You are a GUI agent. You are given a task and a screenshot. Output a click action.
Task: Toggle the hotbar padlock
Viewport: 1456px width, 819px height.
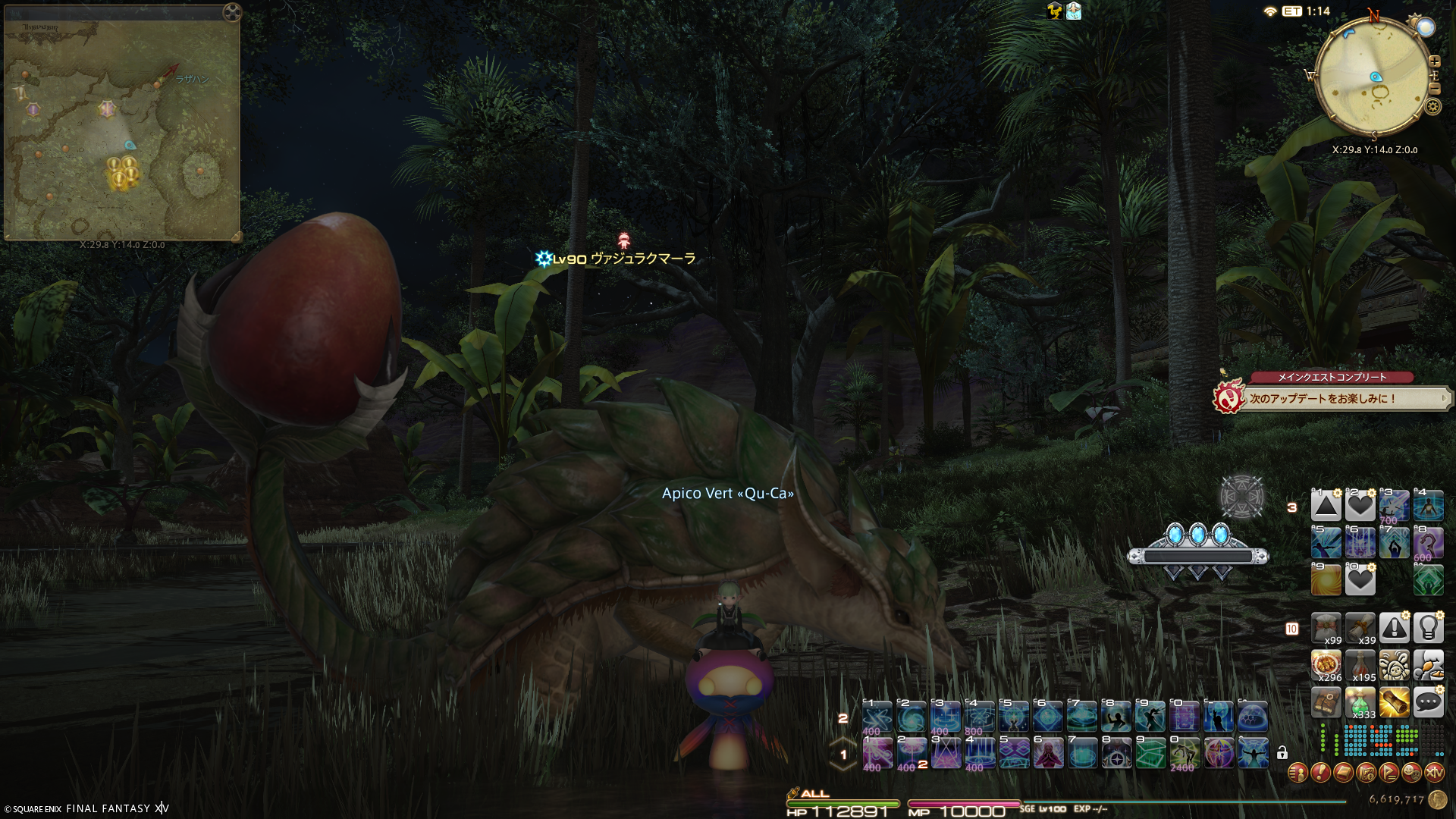(x=1282, y=753)
